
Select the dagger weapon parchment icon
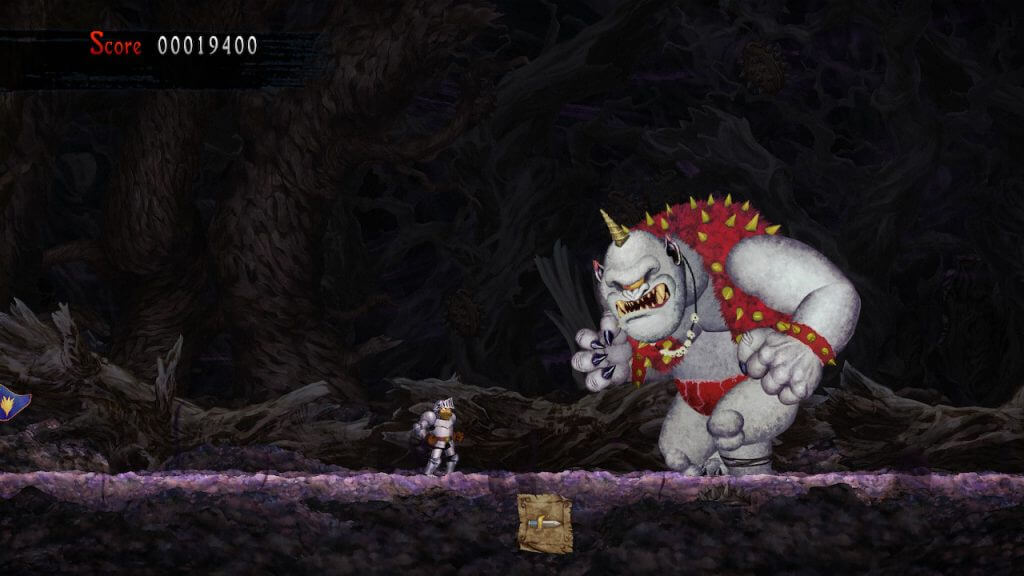pos(545,523)
